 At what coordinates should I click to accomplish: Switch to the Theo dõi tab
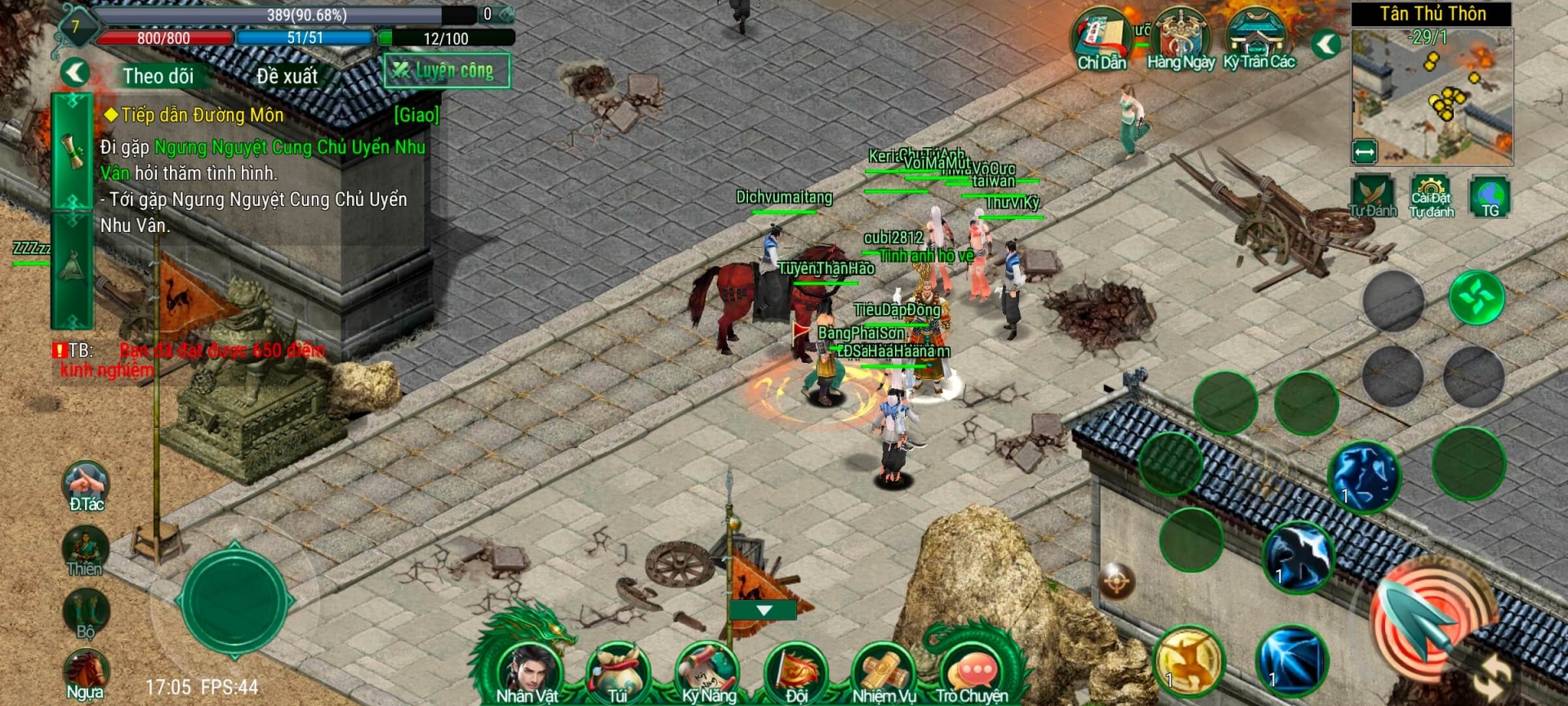click(x=158, y=76)
